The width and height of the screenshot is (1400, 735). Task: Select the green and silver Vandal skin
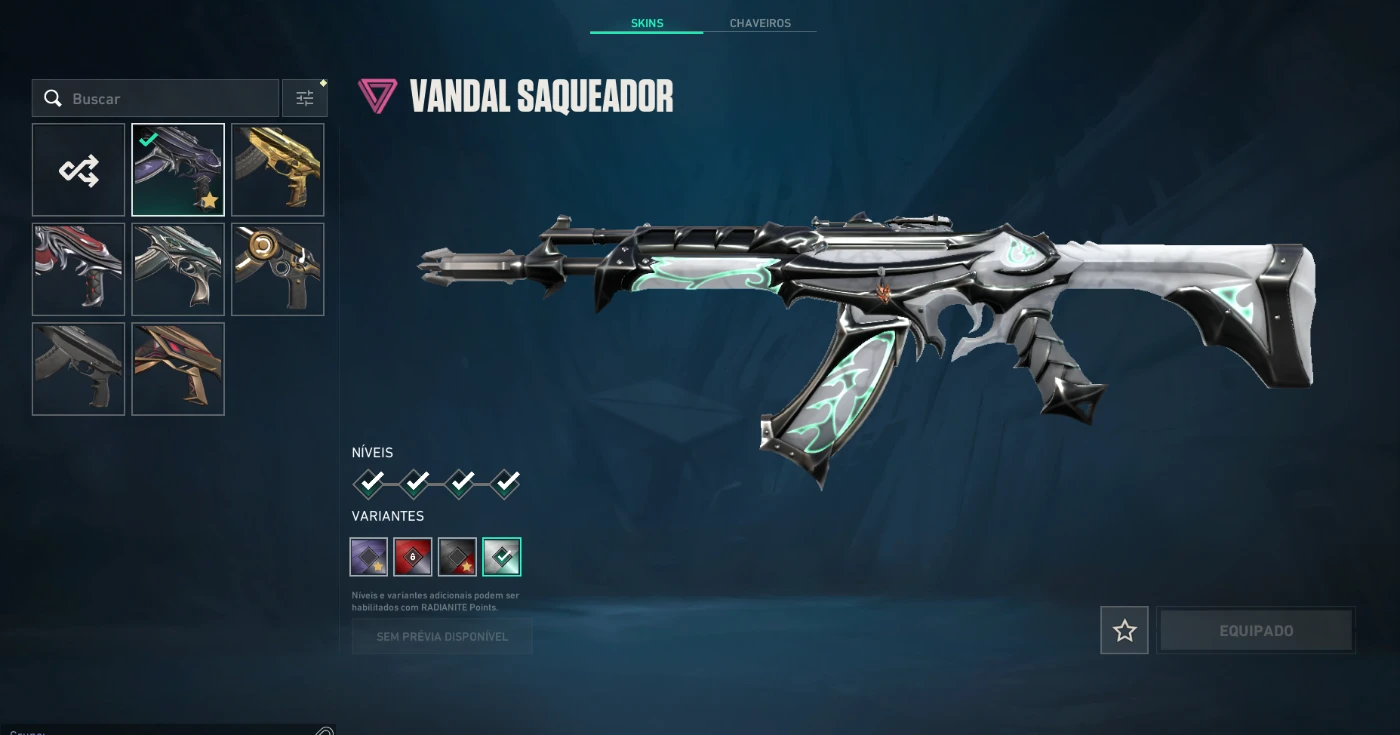pyautogui.click(x=178, y=269)
